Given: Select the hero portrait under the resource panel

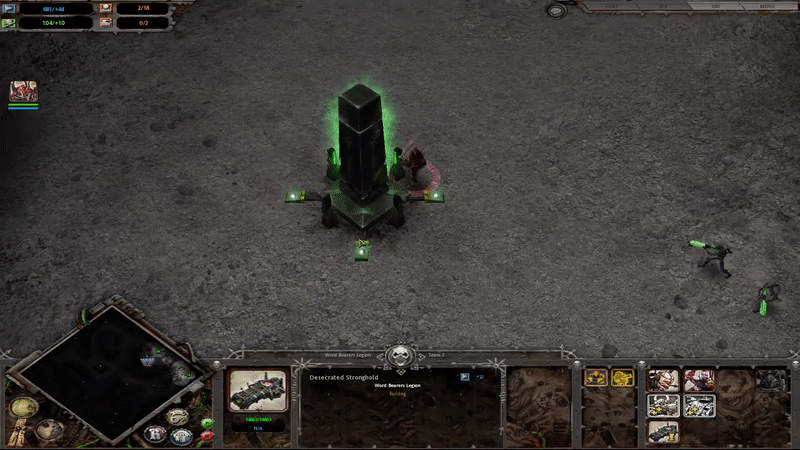Looking at the screenshot, I should [x=23, y=91].
